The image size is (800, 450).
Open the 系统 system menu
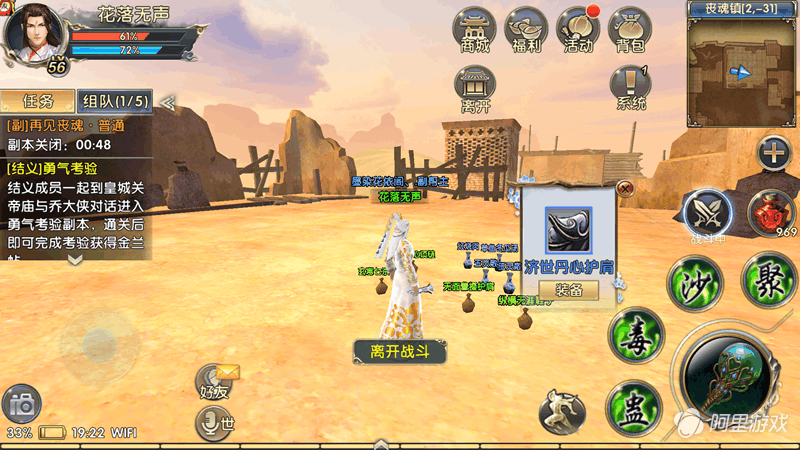(631, 86)
